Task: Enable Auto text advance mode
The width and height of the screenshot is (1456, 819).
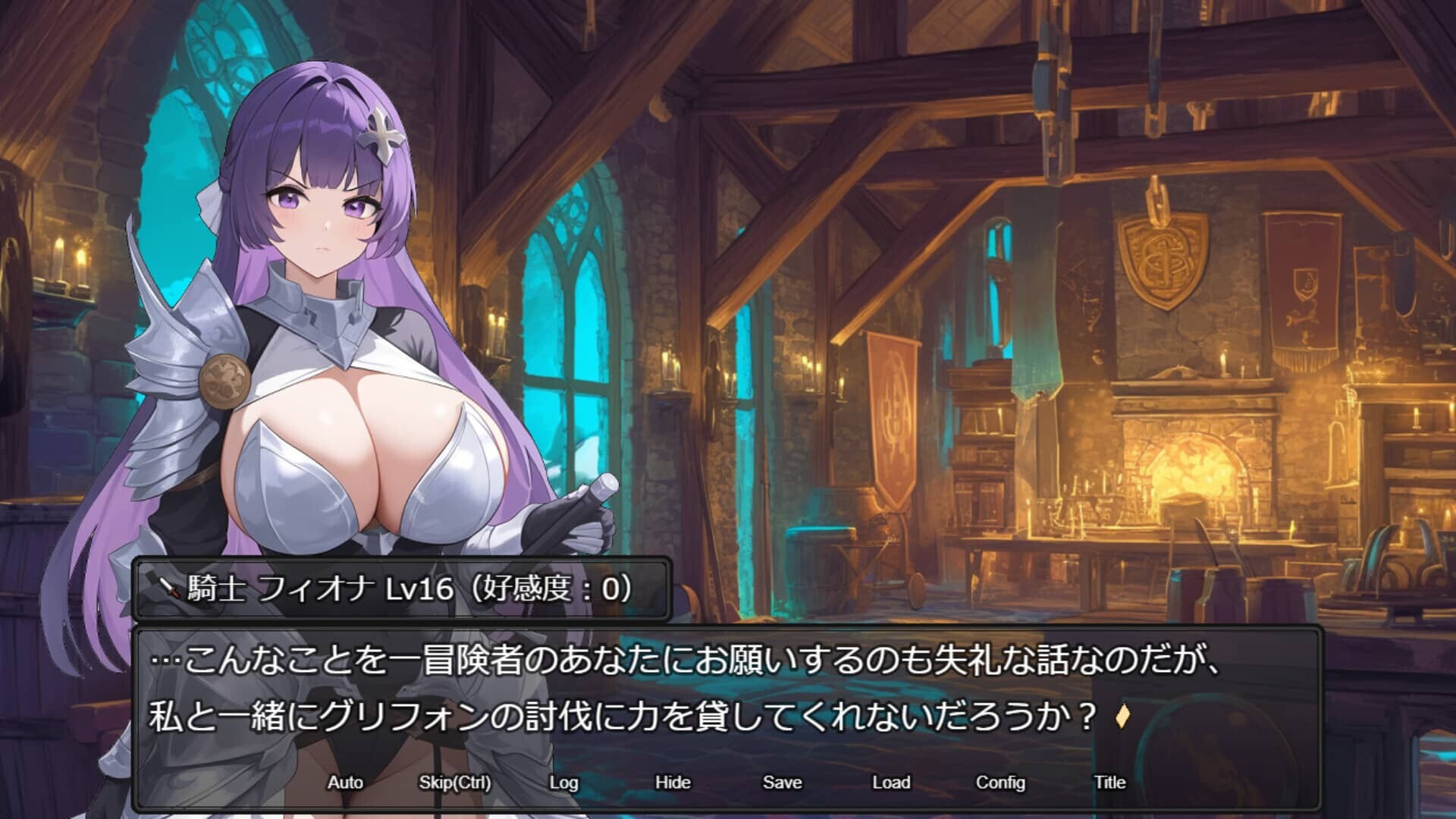Action: pos(345,782)
